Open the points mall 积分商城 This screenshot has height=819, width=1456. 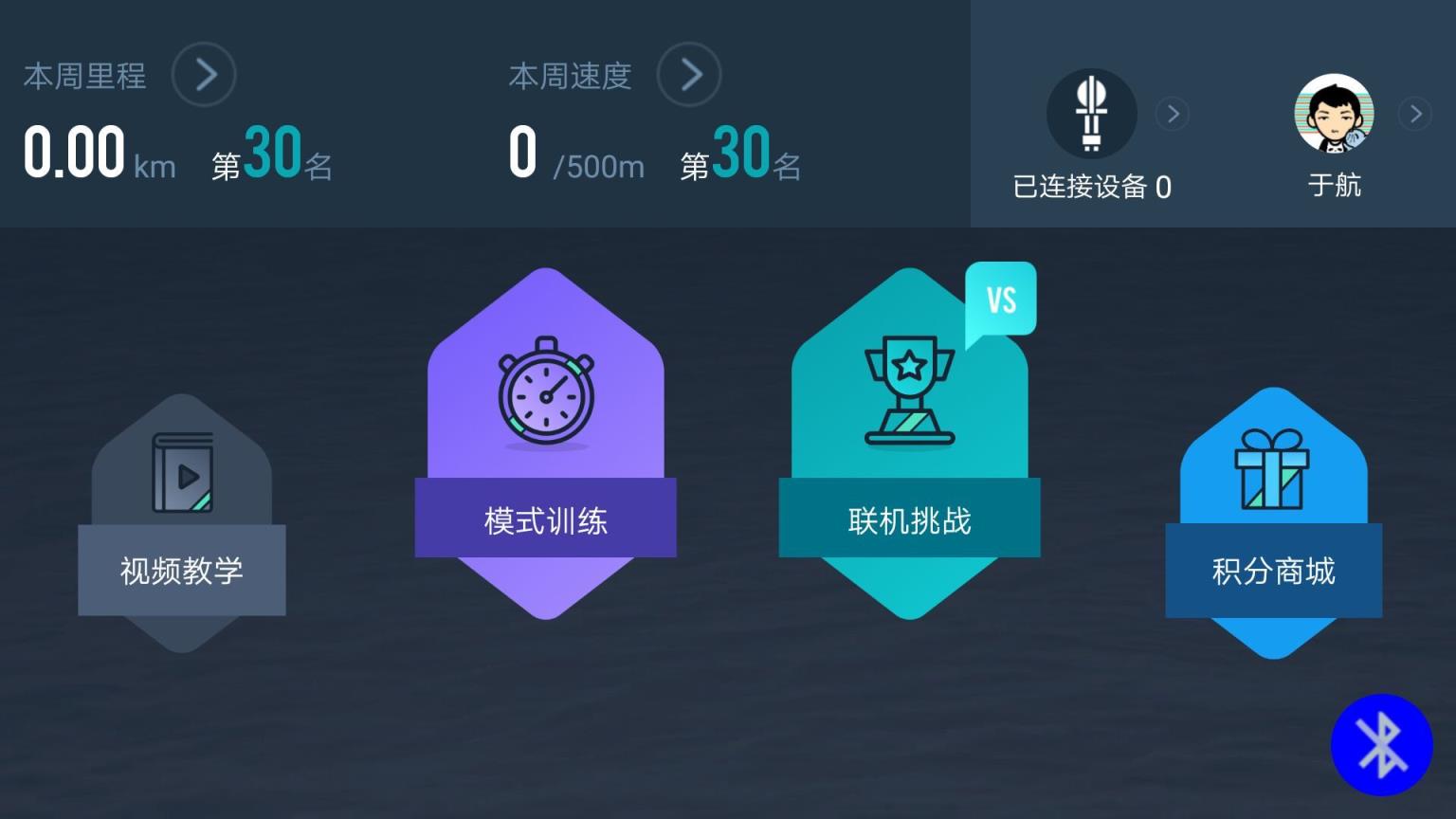point(1273,571)
